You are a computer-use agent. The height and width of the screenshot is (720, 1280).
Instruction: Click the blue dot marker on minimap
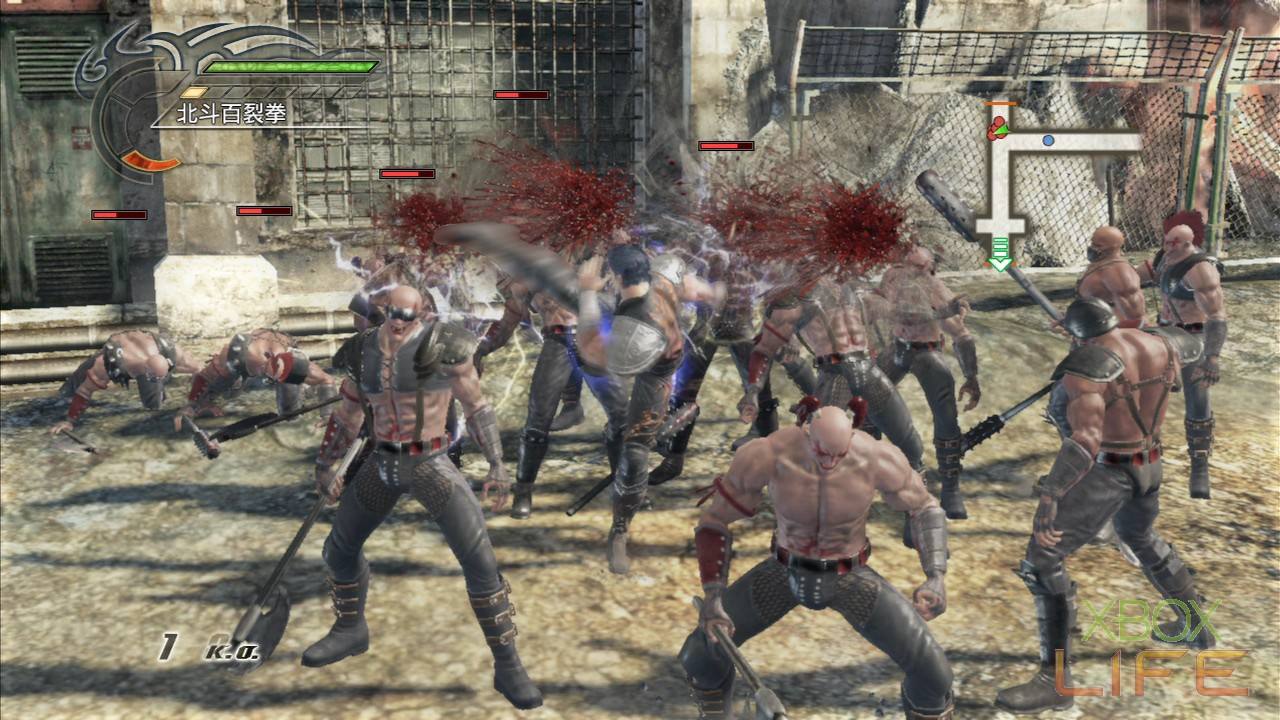tap(1048, 141)
